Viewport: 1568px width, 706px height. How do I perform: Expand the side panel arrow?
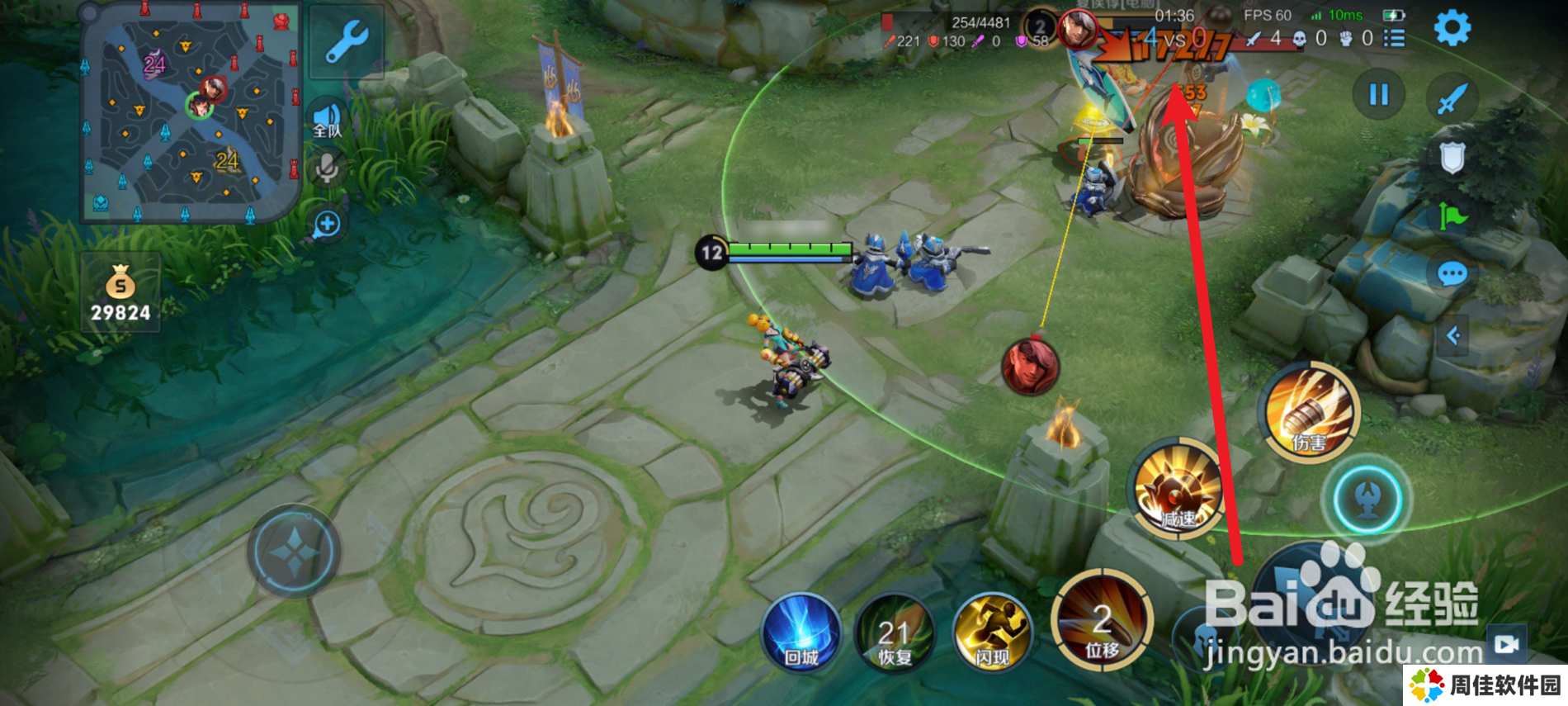[x=1453, y=335]
